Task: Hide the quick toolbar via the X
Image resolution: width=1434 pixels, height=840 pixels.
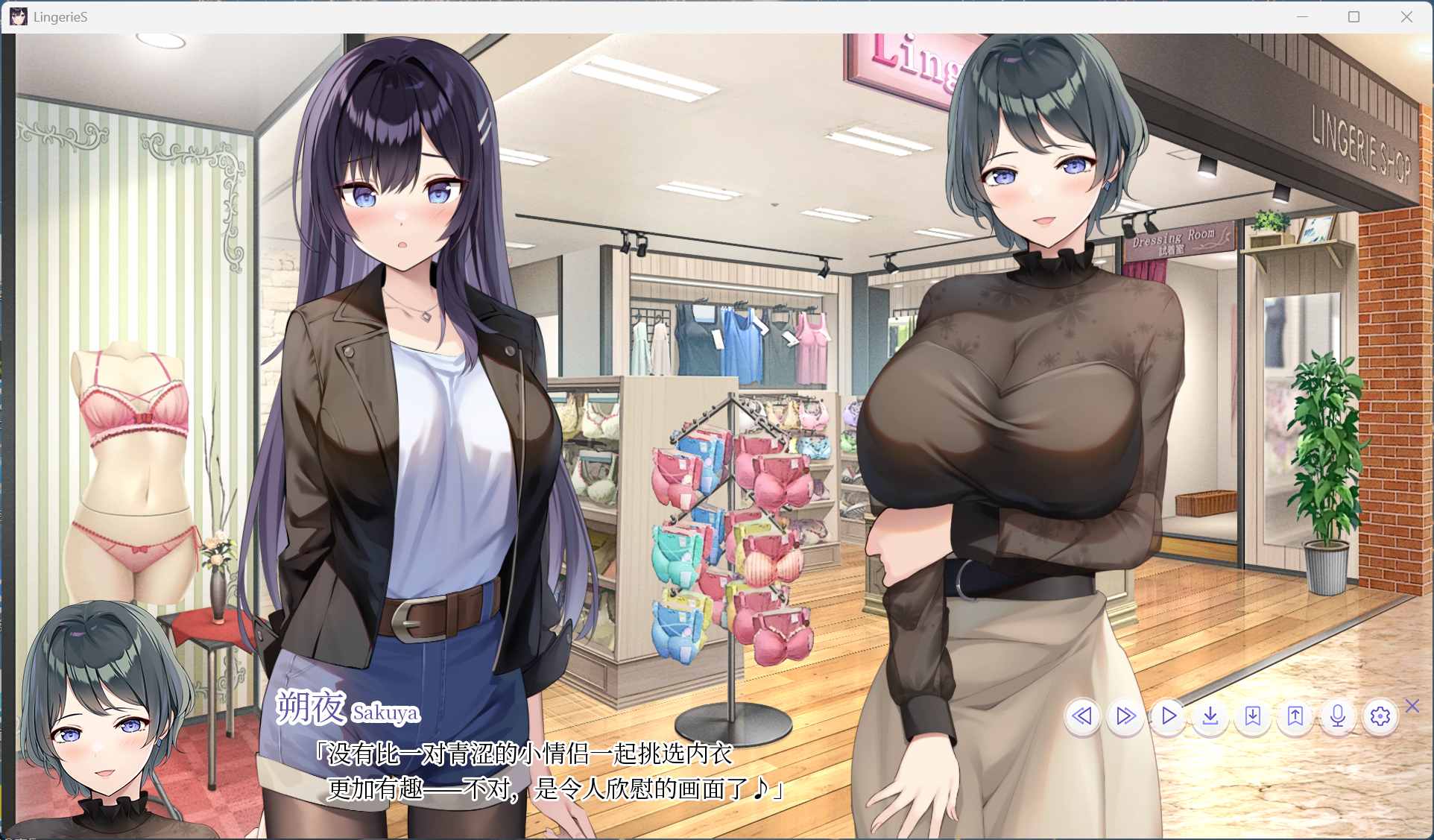Action: [1410, 707]
